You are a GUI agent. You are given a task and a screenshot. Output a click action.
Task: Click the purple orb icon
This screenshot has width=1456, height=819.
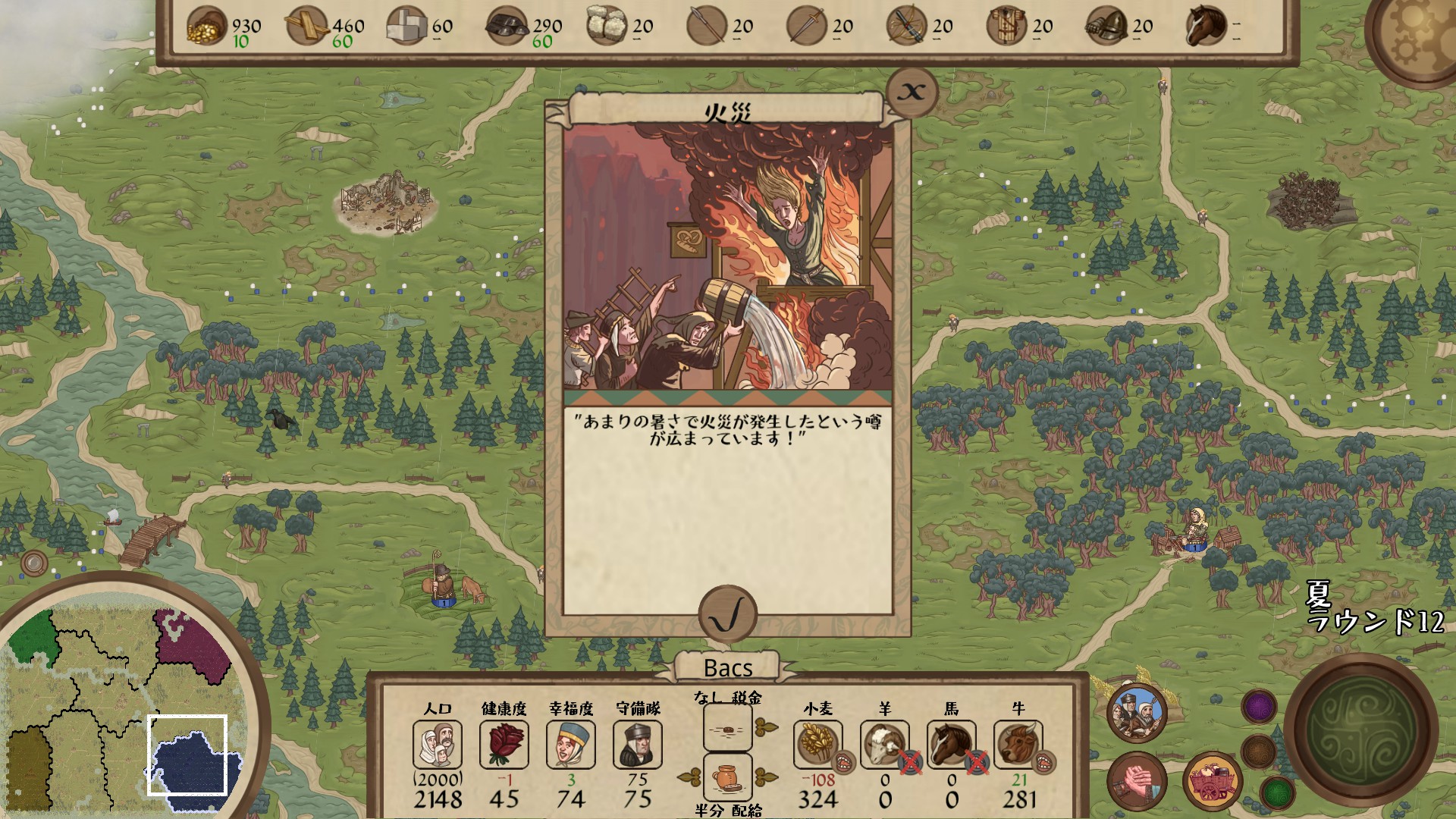(1258, 708)
